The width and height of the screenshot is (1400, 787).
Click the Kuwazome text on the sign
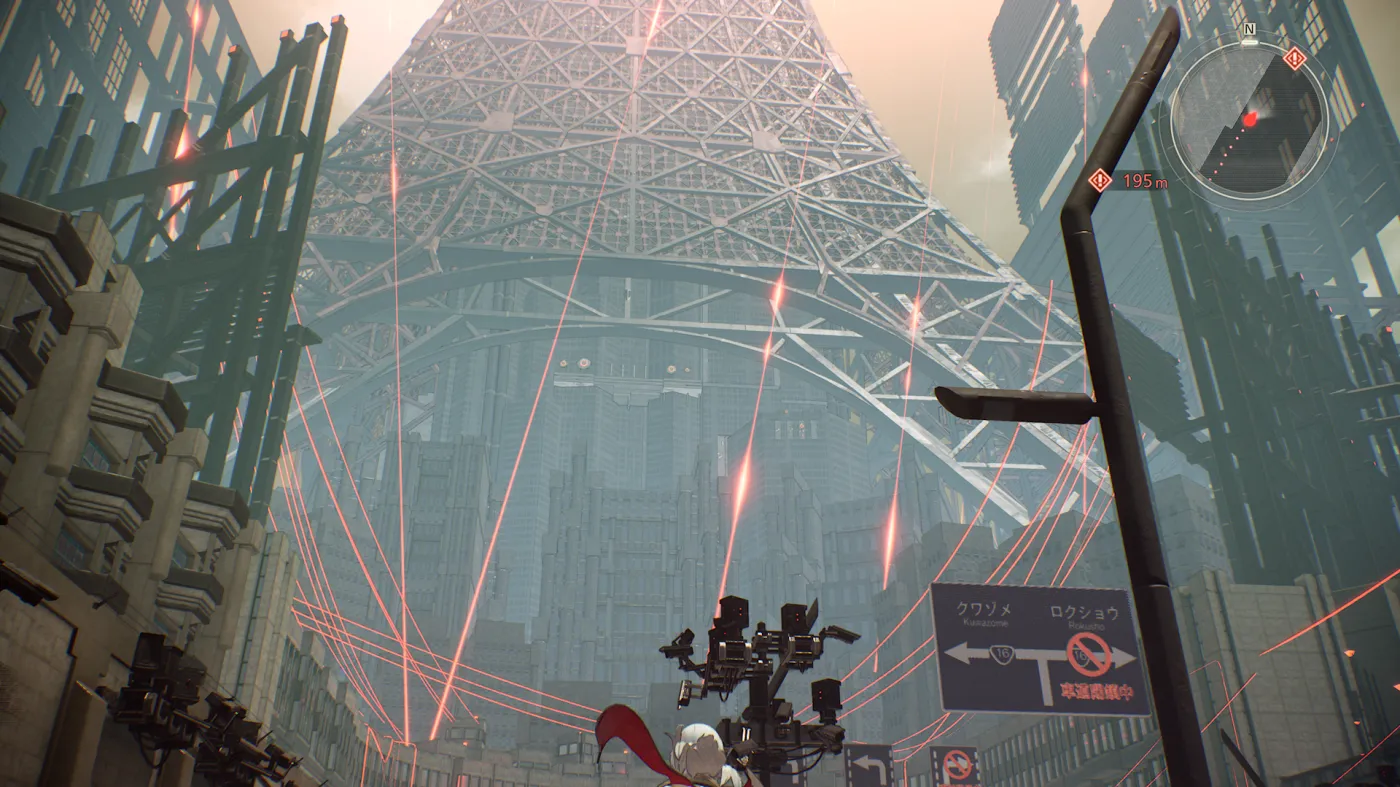(986, 624)
